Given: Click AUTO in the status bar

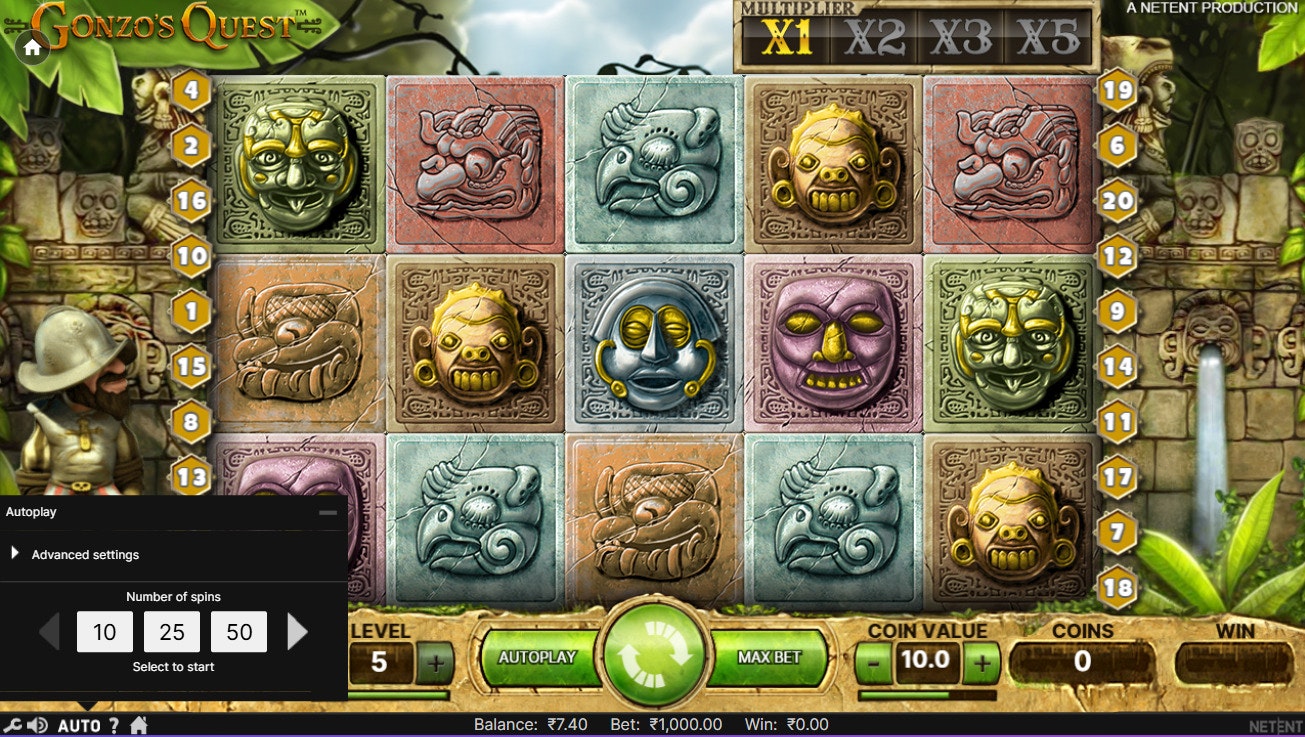Looking at the screenshot, I should 80,725.
